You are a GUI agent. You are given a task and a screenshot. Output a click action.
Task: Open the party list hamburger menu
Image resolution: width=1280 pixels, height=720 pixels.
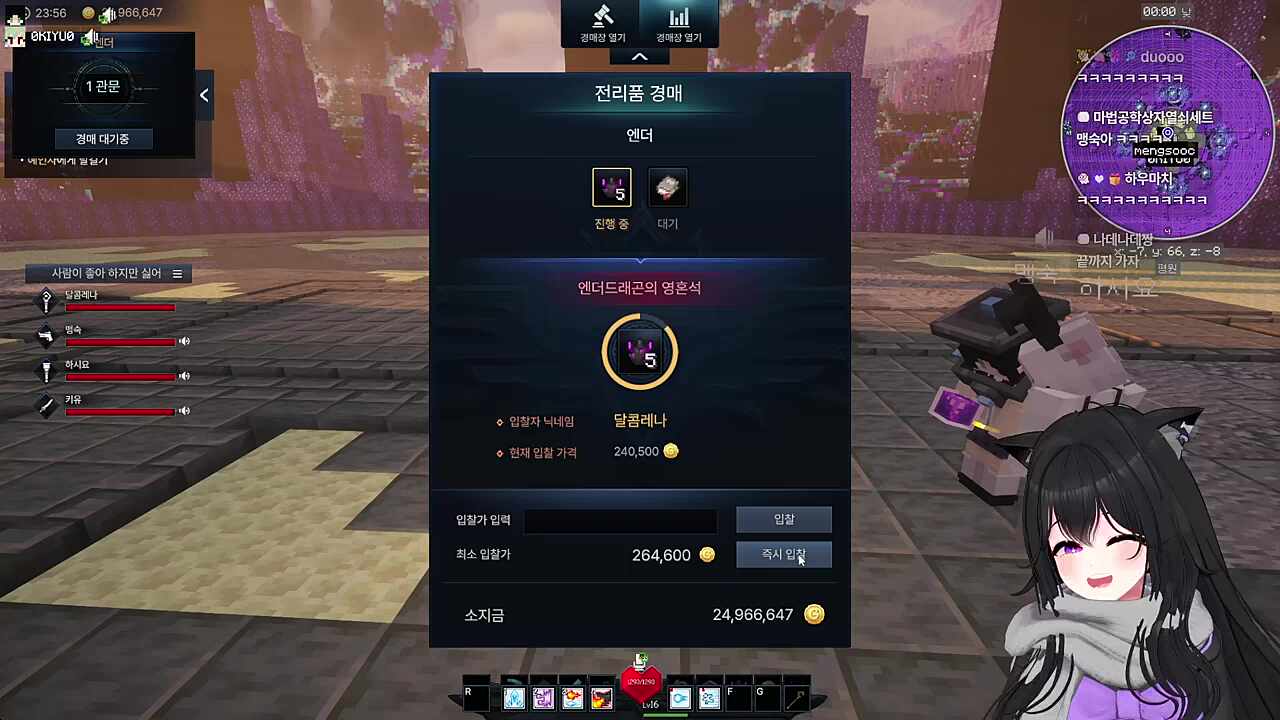[x=177, y=273]
